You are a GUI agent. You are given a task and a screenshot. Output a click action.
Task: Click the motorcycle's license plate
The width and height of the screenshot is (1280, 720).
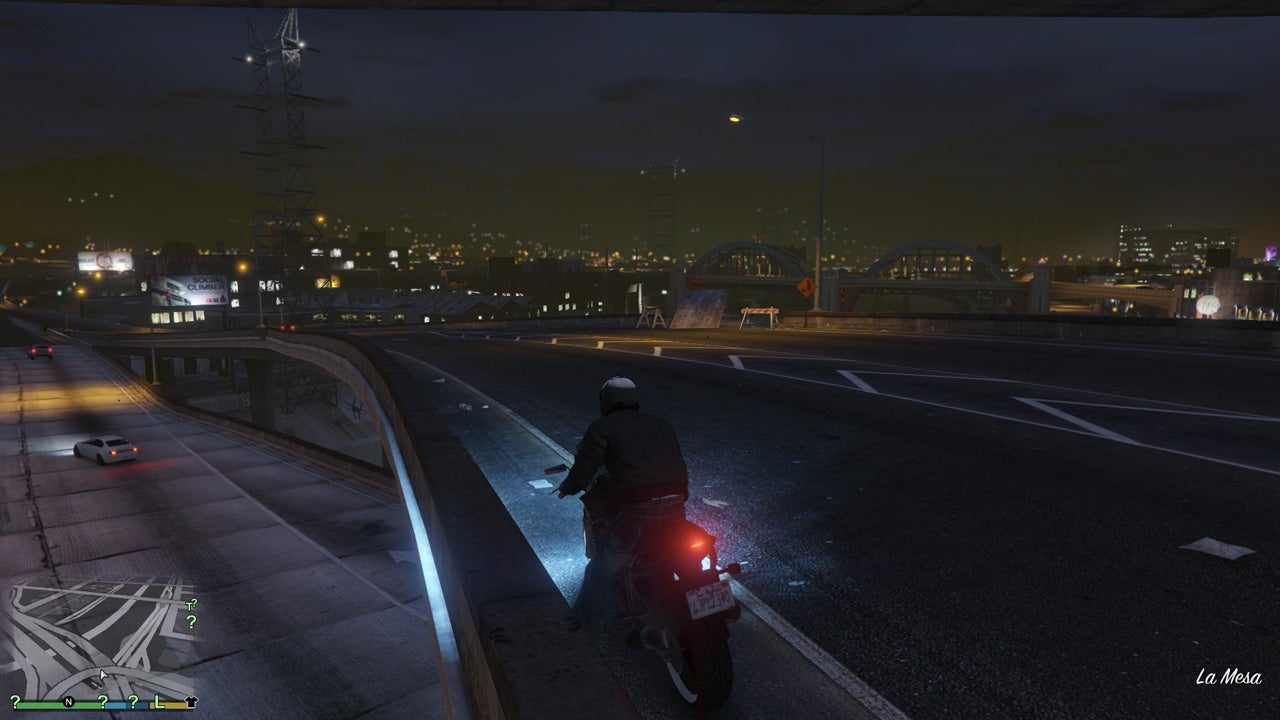click(x=712, y=598)
